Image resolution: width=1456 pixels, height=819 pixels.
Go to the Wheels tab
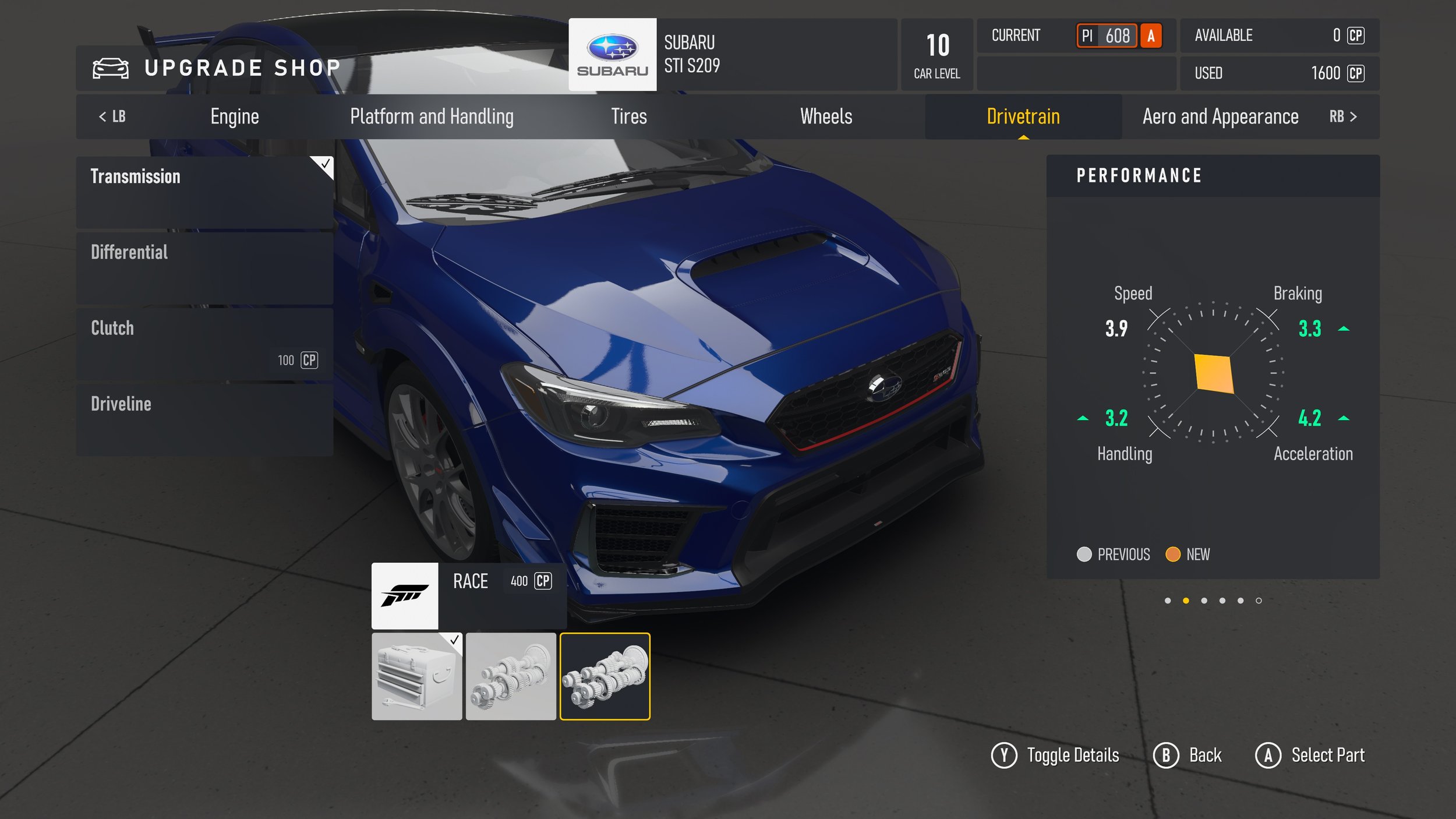click(x=826, y=117)
